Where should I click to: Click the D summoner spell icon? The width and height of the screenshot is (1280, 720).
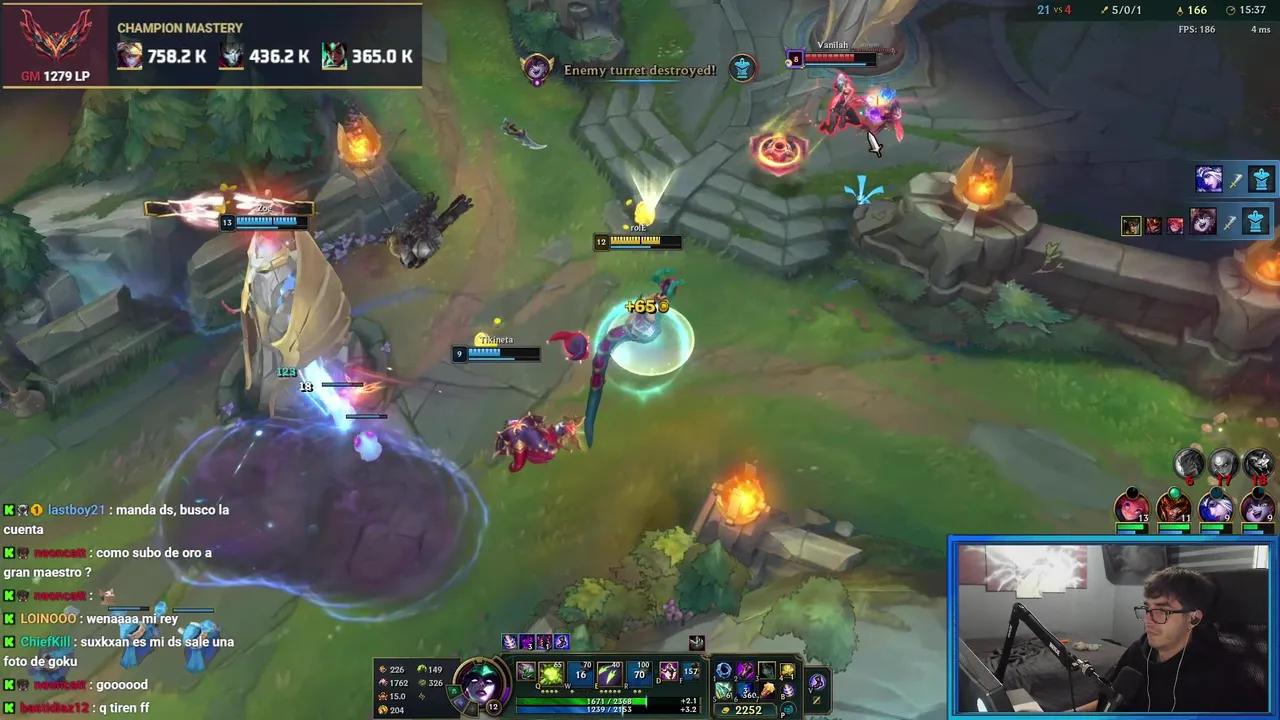click(x=667, y=672)
